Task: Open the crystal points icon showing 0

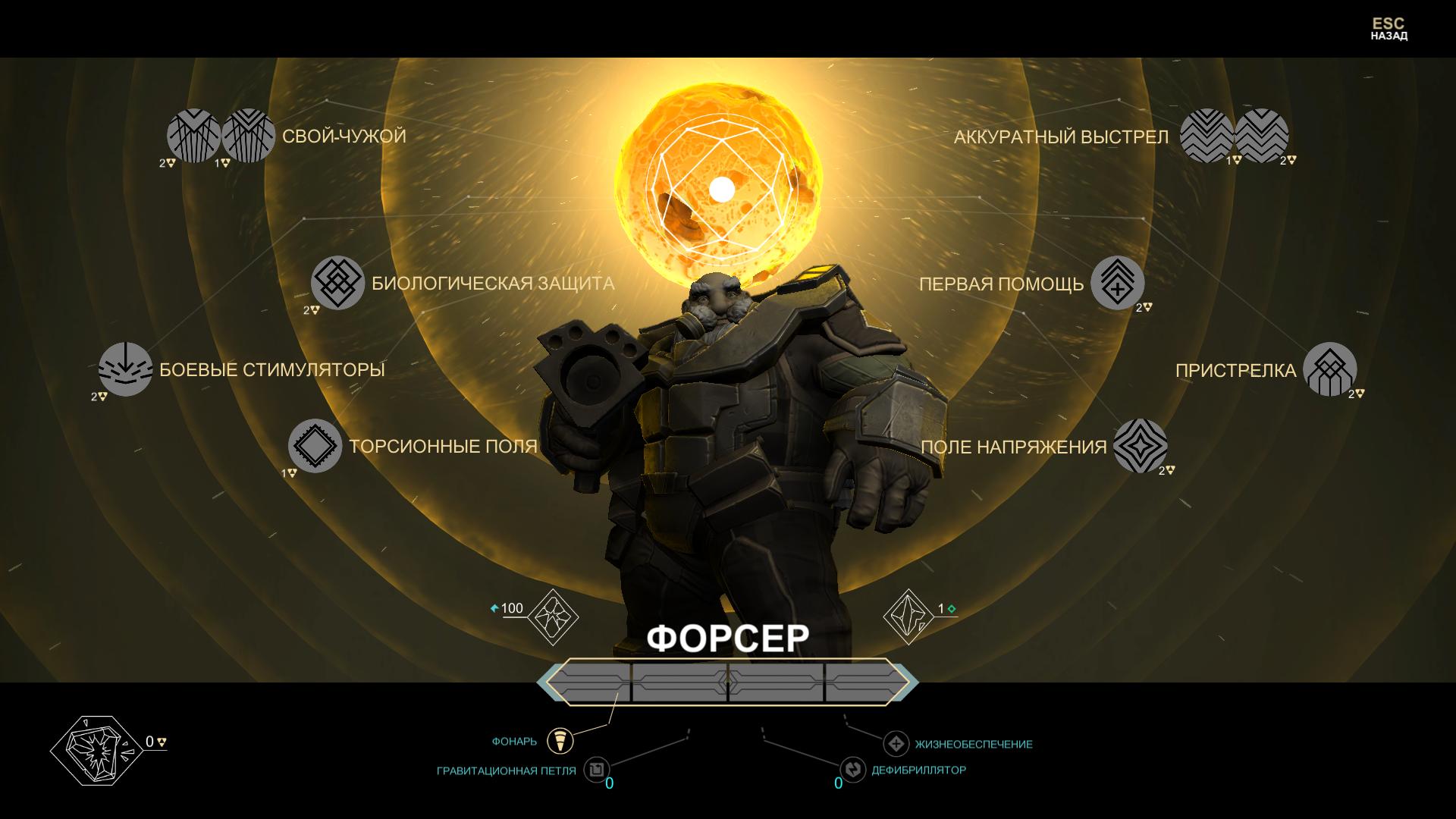Action: pyautogui.click(x=95, y=749)
